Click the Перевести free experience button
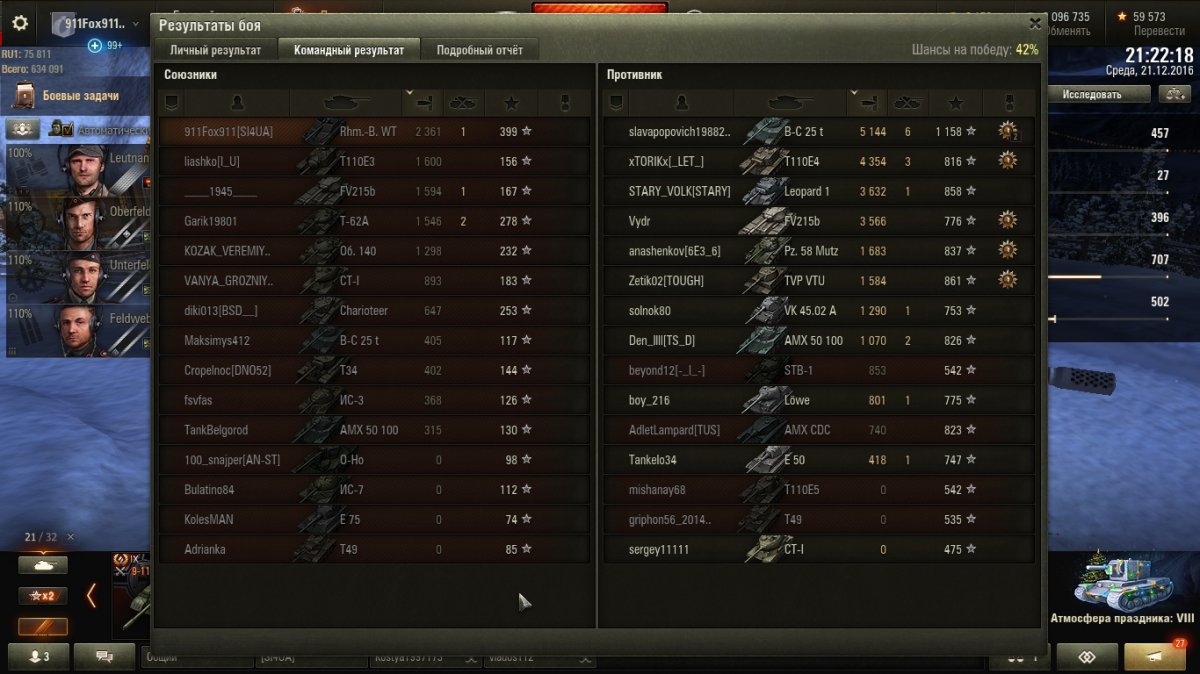The height and width of the screenshot is (674, 1200). click(x=1159, y=31)
